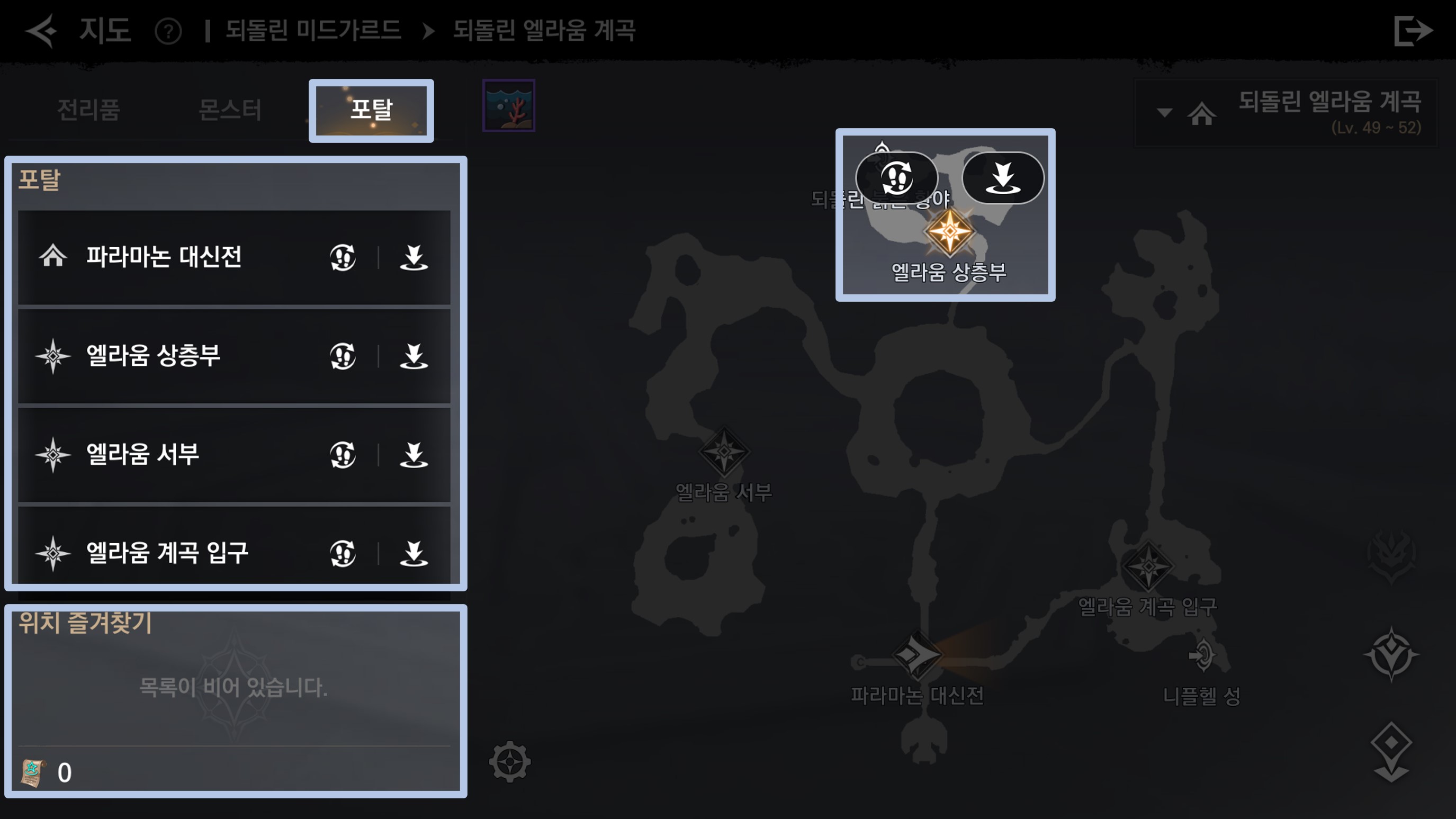Screen dimensions: 1456x819
Task: Click the auto-walk button in map popup
Action: [896, 177]
